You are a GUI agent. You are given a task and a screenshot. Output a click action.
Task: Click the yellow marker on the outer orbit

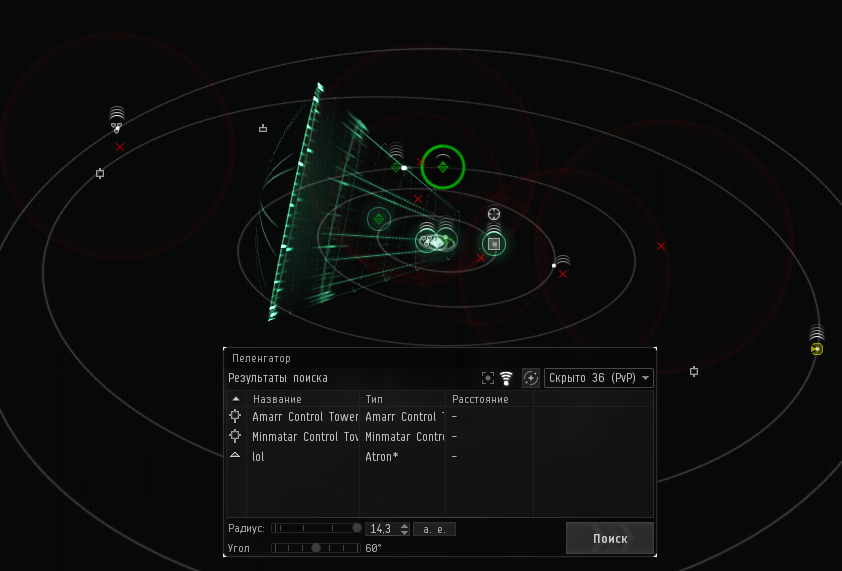tap(817, 349)
